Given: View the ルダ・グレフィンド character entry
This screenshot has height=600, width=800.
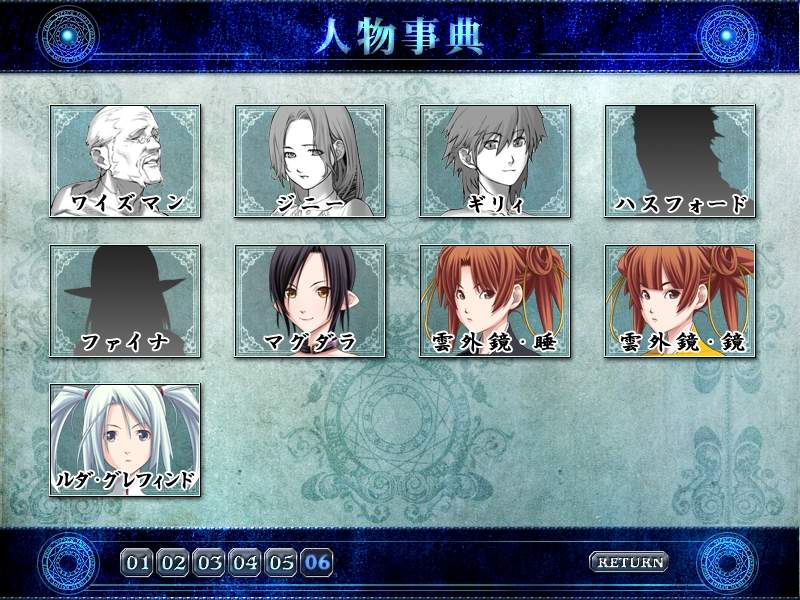Looking at the screenshot, I should 125,439.
